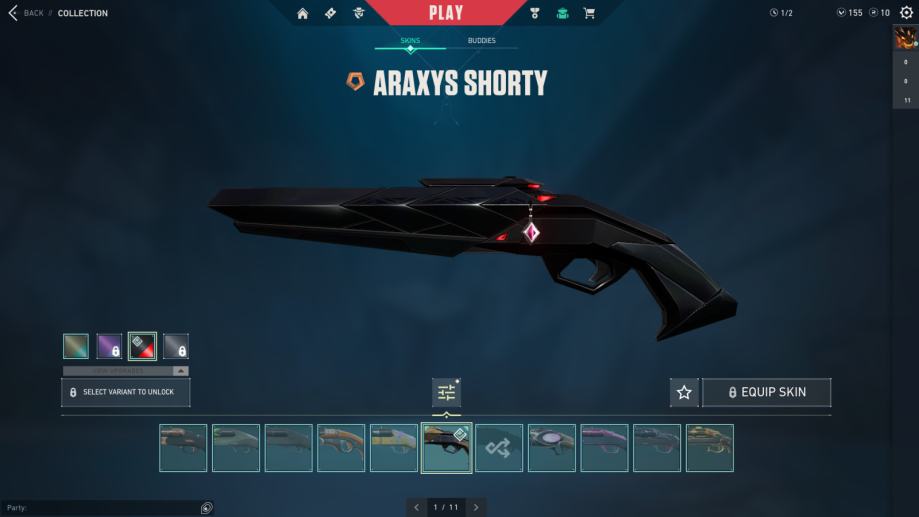
Task: Pick the teal-gold color variant
Action: tap(76, 346)
